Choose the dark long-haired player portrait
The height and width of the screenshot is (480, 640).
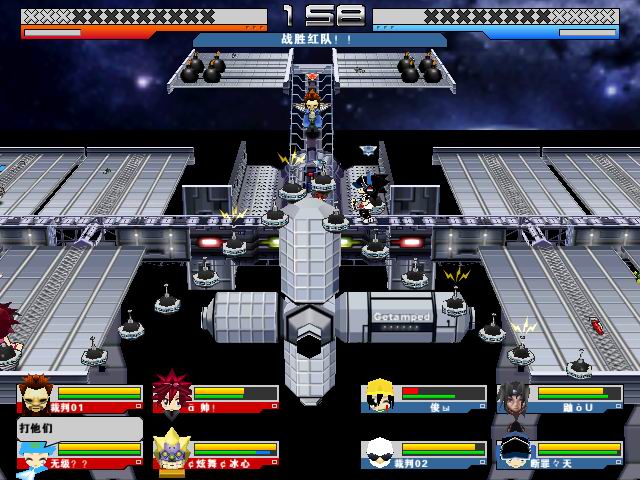click(514, 395)
